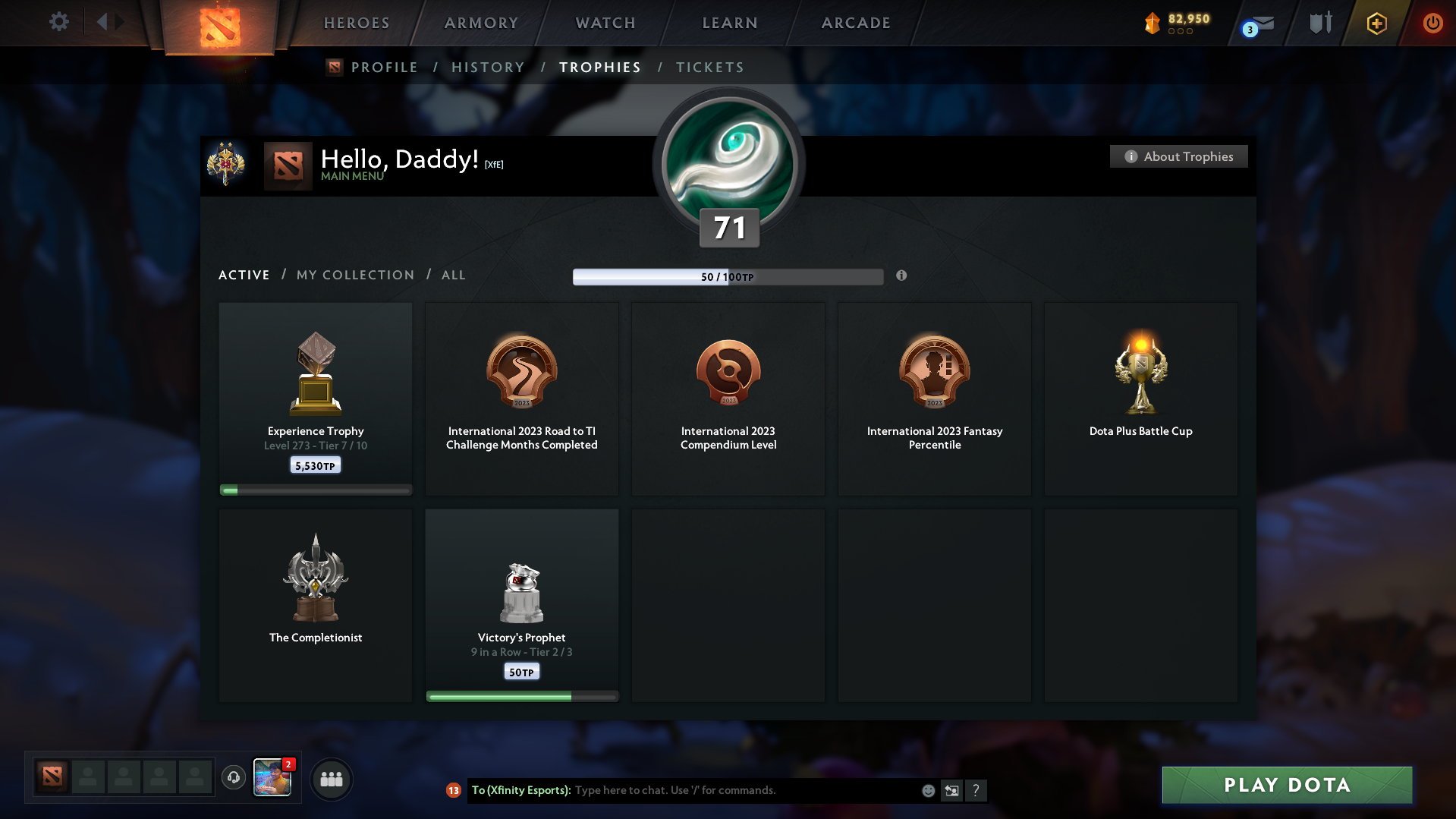This screenshot has width=1456, height=819.
Task: Open the ARCADE menu item
Action: click(x=856, y=23)
